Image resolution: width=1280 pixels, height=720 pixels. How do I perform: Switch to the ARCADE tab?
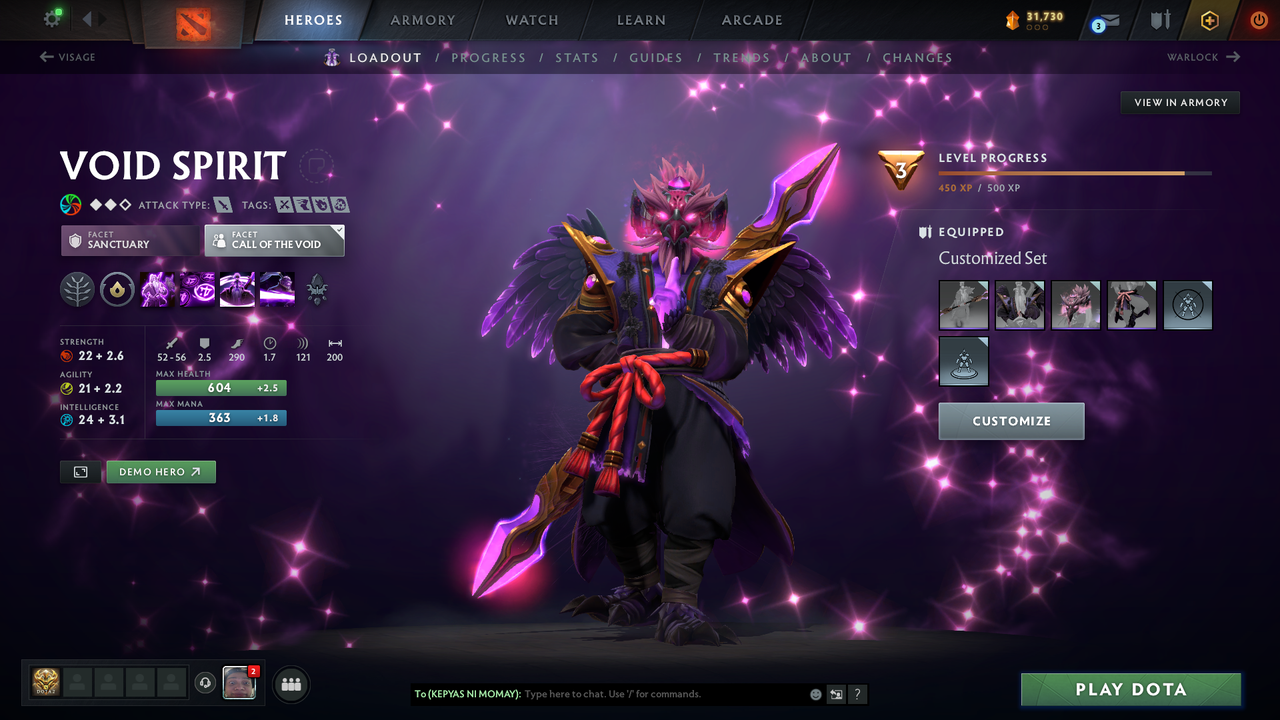click(751, 19)
